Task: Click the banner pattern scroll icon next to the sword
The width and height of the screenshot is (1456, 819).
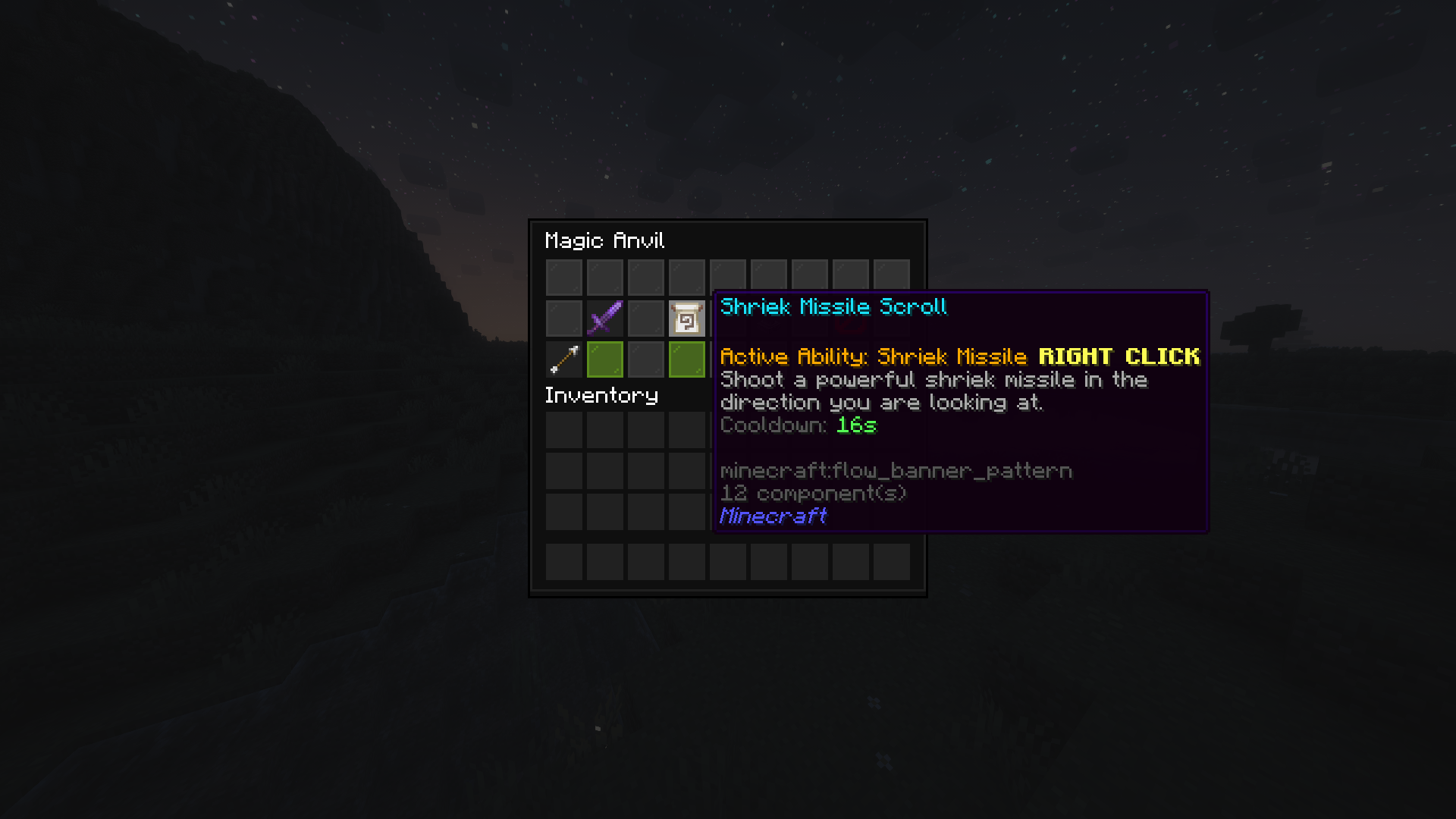Action: [x=687, y=318]
